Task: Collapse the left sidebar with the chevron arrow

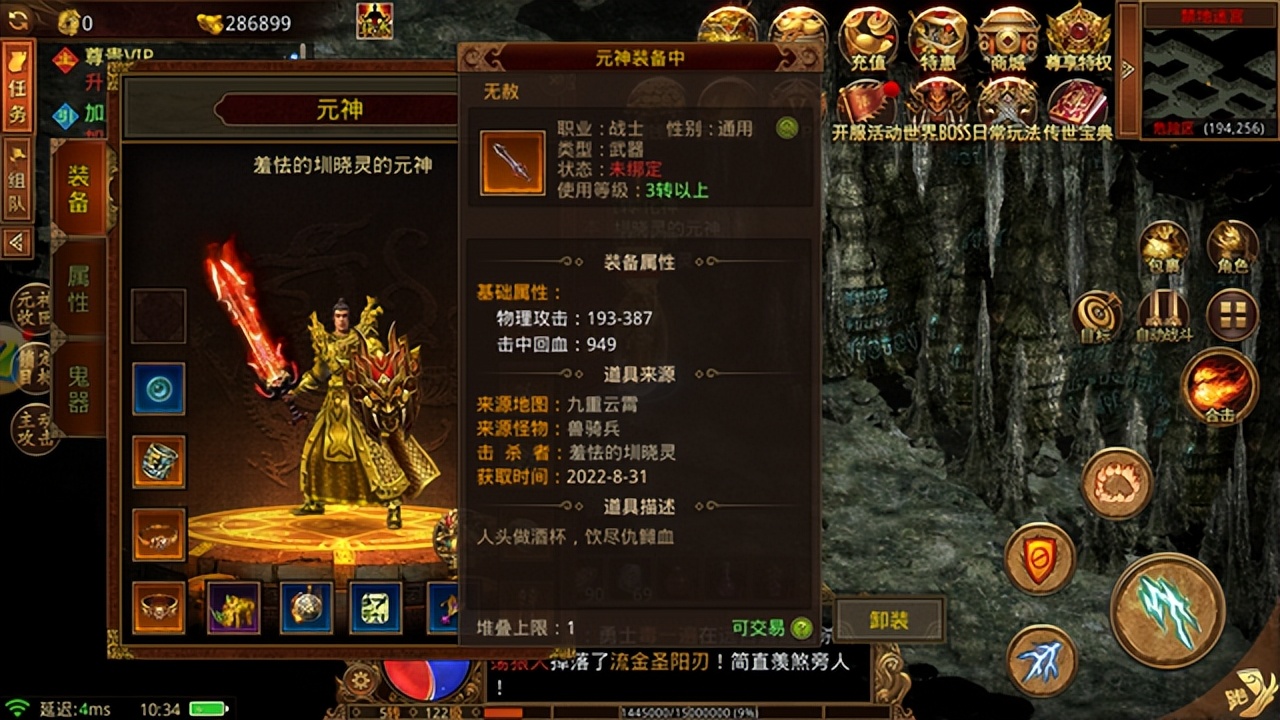Action: point(17,242)
